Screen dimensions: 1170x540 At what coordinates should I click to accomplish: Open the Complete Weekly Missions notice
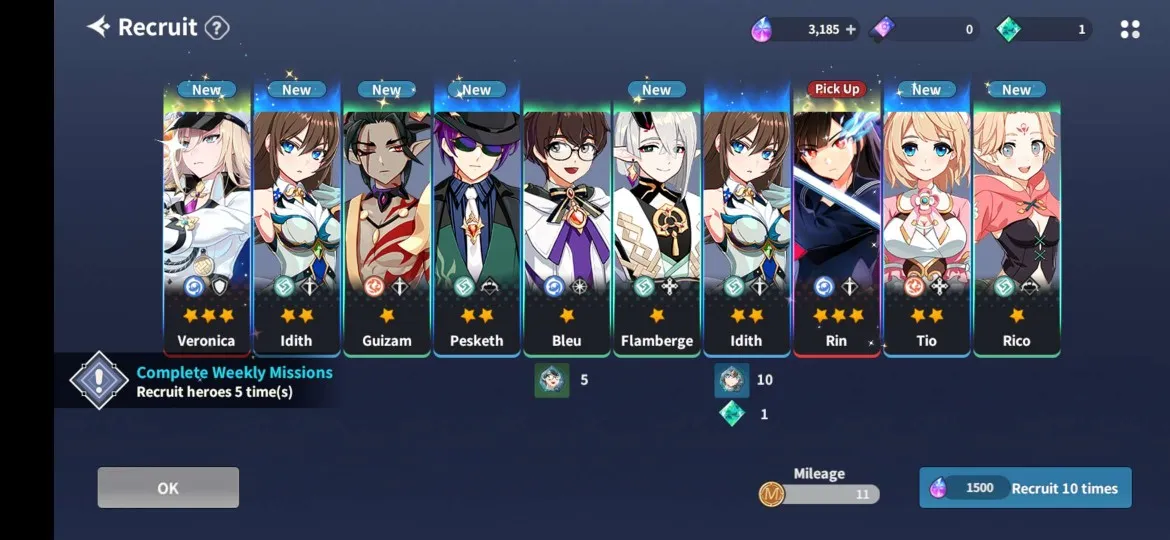[x=200, y=381]
